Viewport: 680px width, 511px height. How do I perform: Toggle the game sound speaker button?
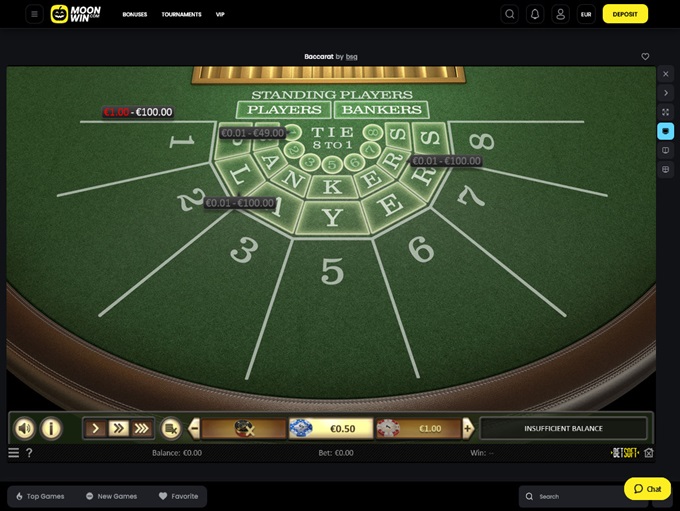24,429
